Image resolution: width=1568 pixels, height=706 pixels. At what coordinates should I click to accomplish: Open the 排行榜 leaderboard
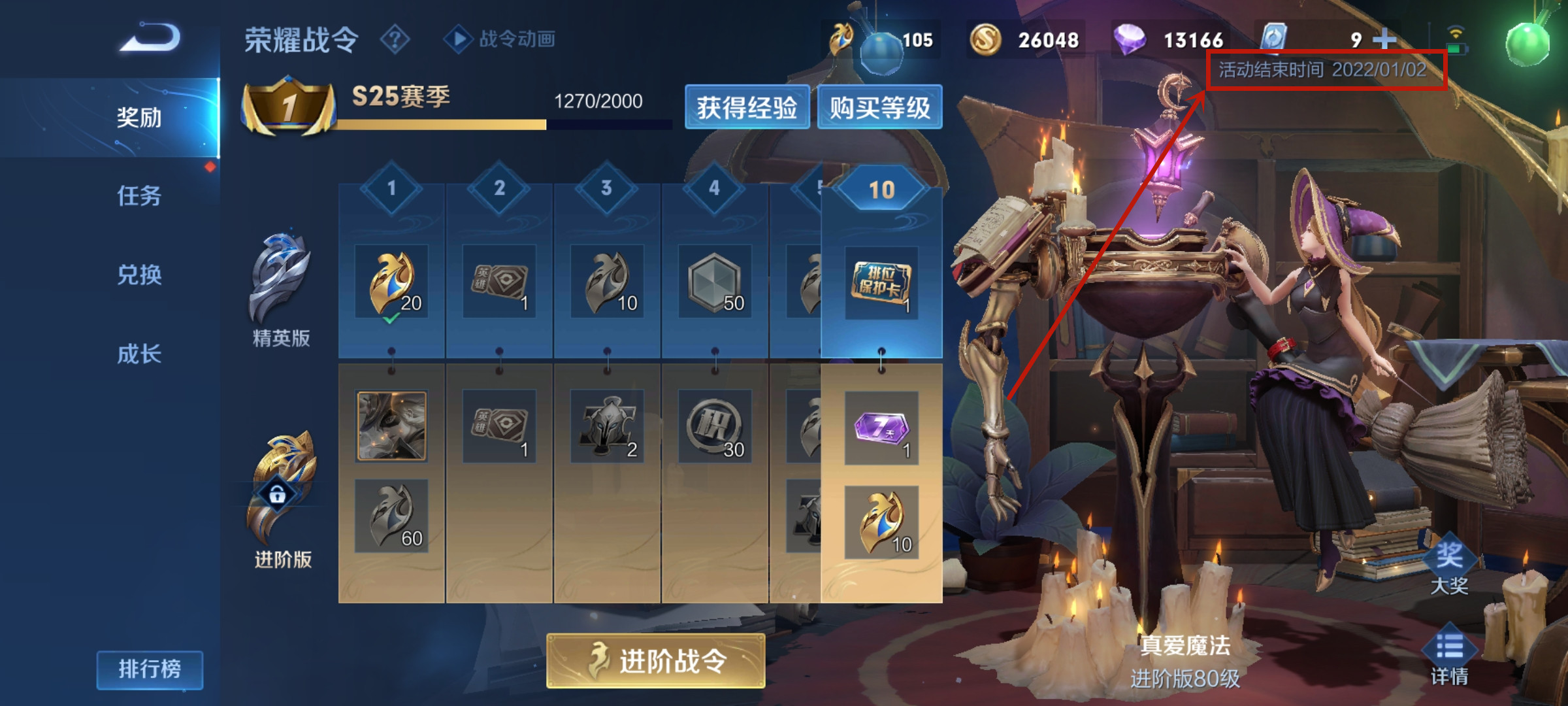[150, 669]
